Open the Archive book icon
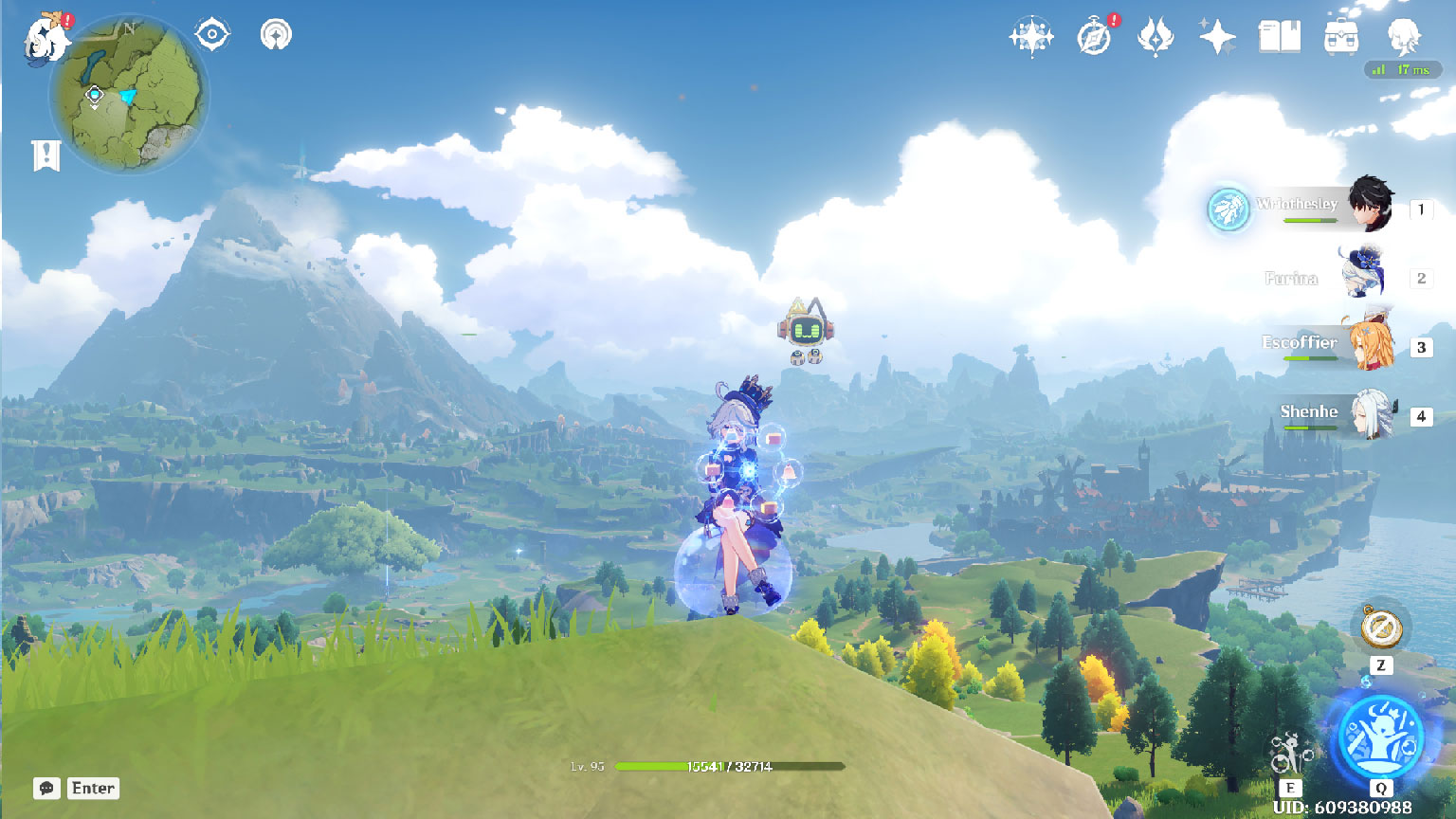1456x819 pixels. (x=1279, y=38)
